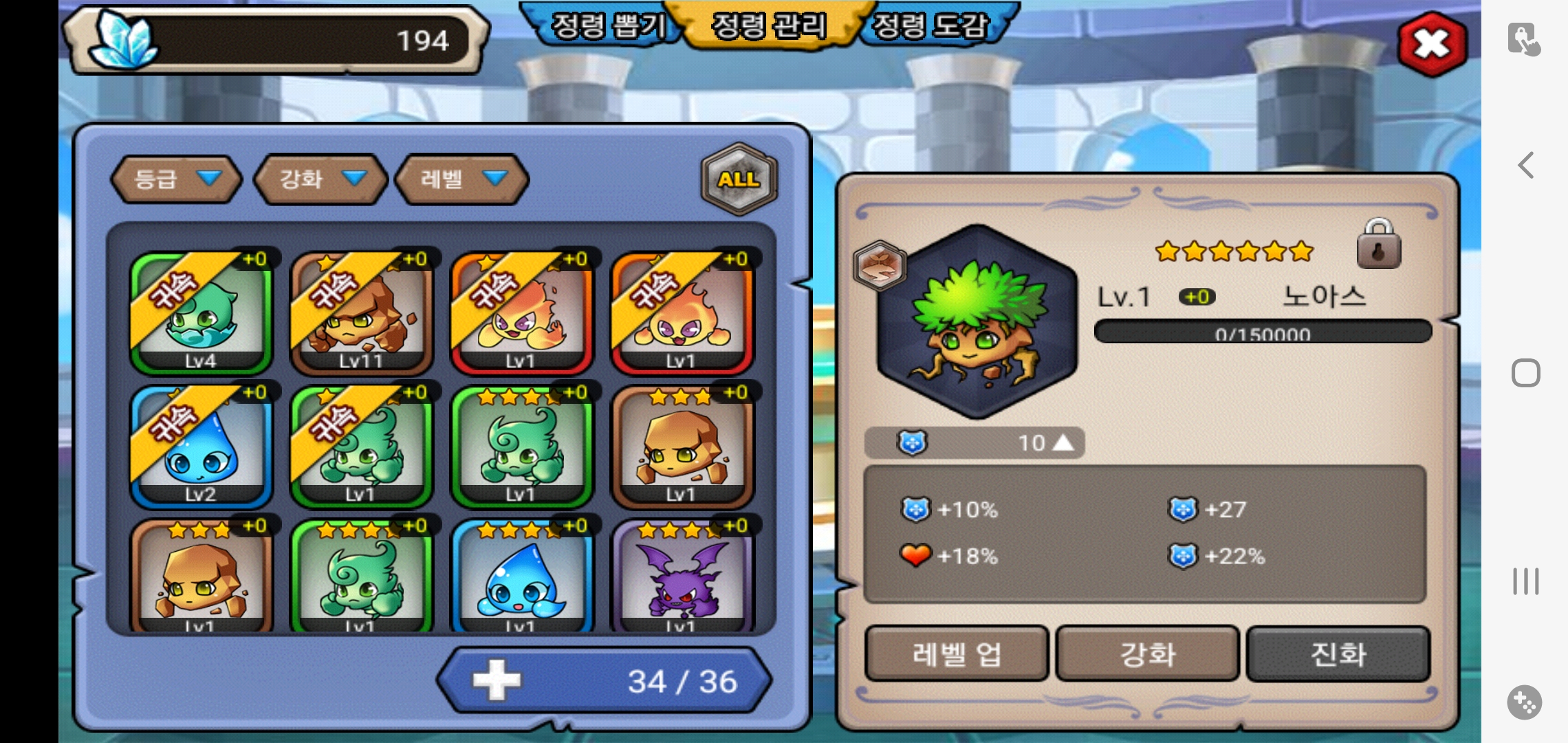Open the 정령 도감 tab
The width and height of the screenshot is (1568, 743).
pyautogui.click(x=930, y=27)
